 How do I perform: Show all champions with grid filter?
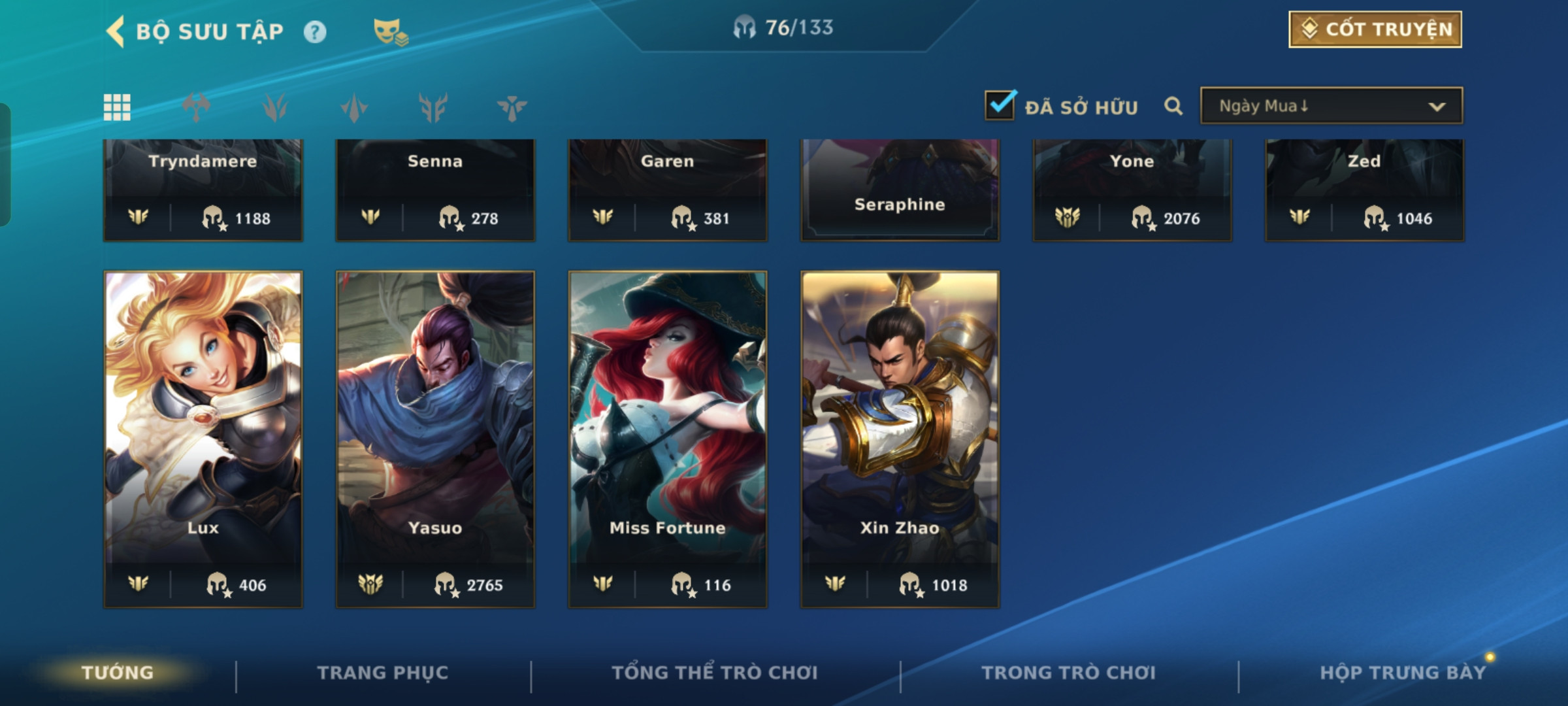pyautogui.click(x=117, y=107)
